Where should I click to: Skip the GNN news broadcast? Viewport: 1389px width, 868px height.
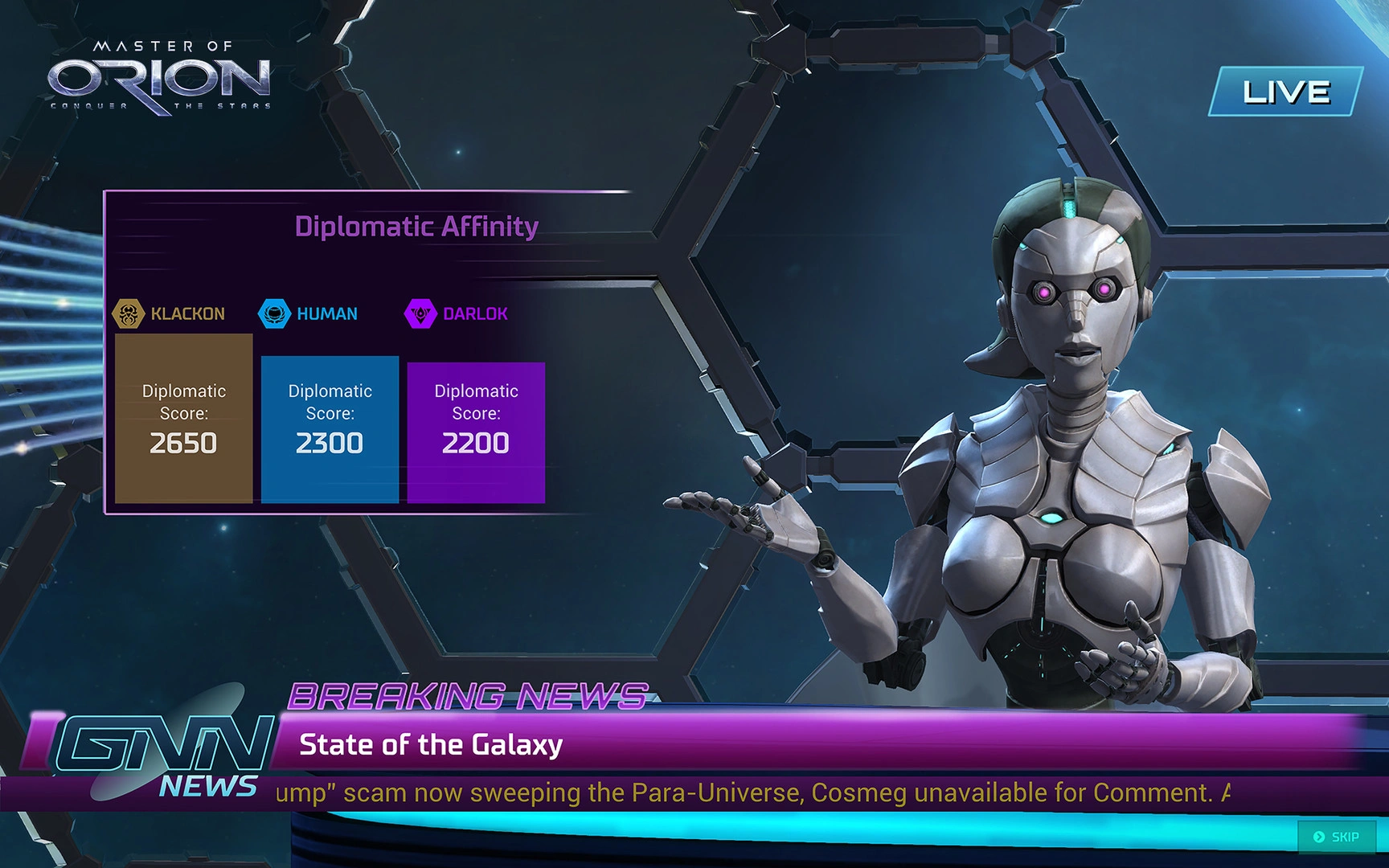(x=1336, y=837)
